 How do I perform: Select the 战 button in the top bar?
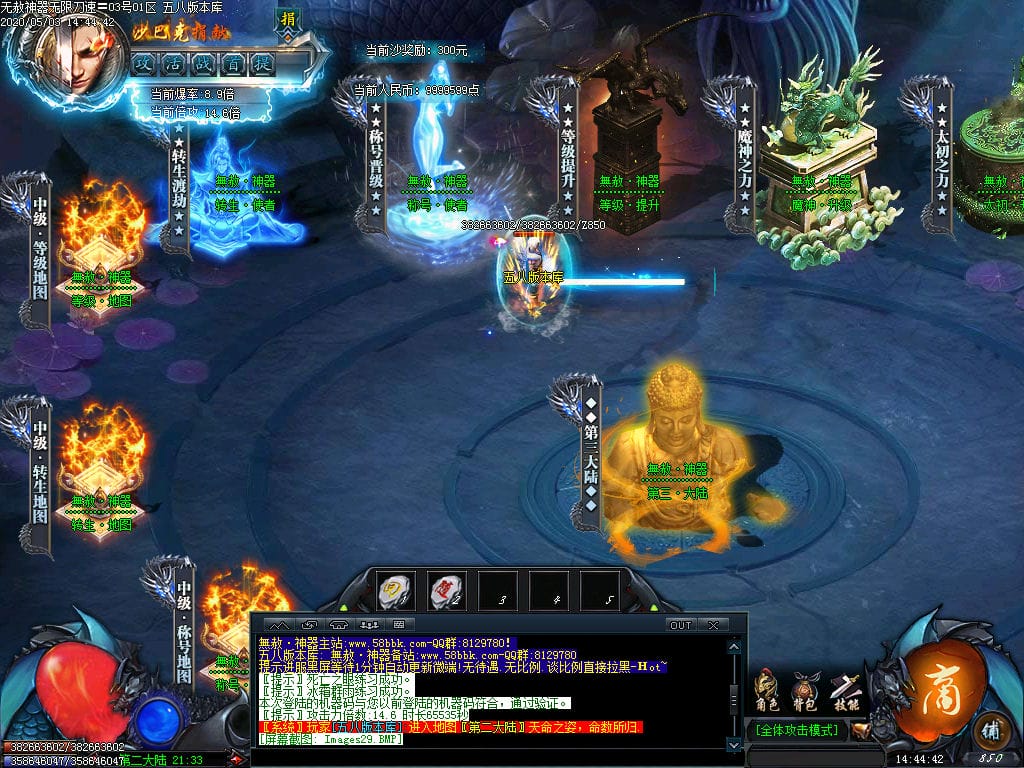pyautogui.click(x=202, y=63)
